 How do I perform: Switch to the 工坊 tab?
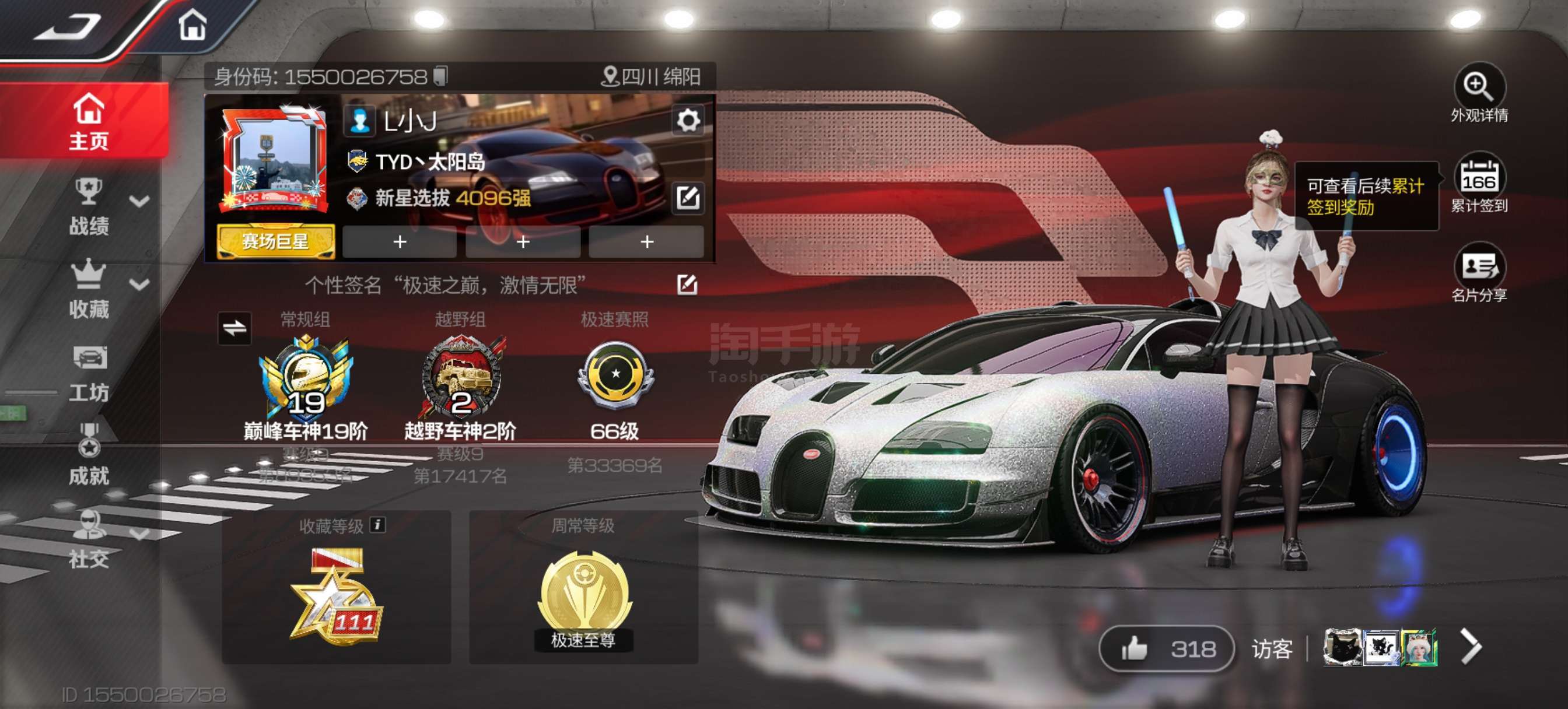[89, 374]
